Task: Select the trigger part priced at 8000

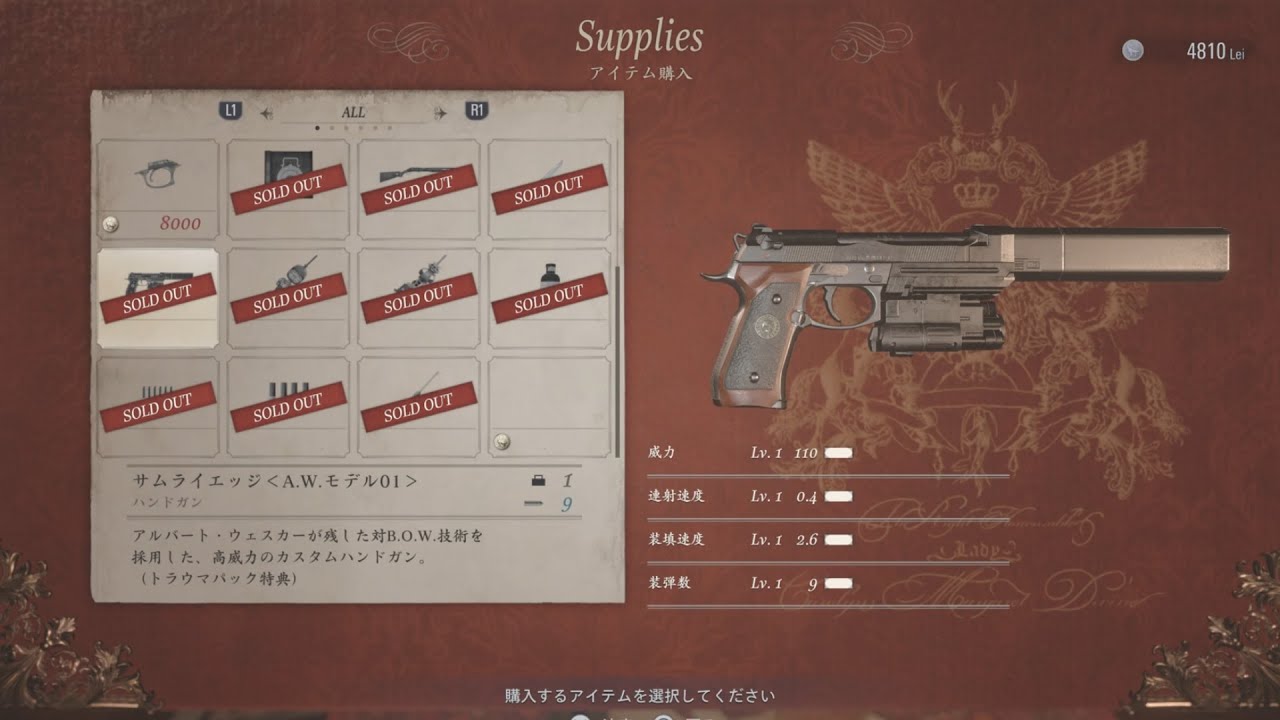Action: click(x=157, y=189)
